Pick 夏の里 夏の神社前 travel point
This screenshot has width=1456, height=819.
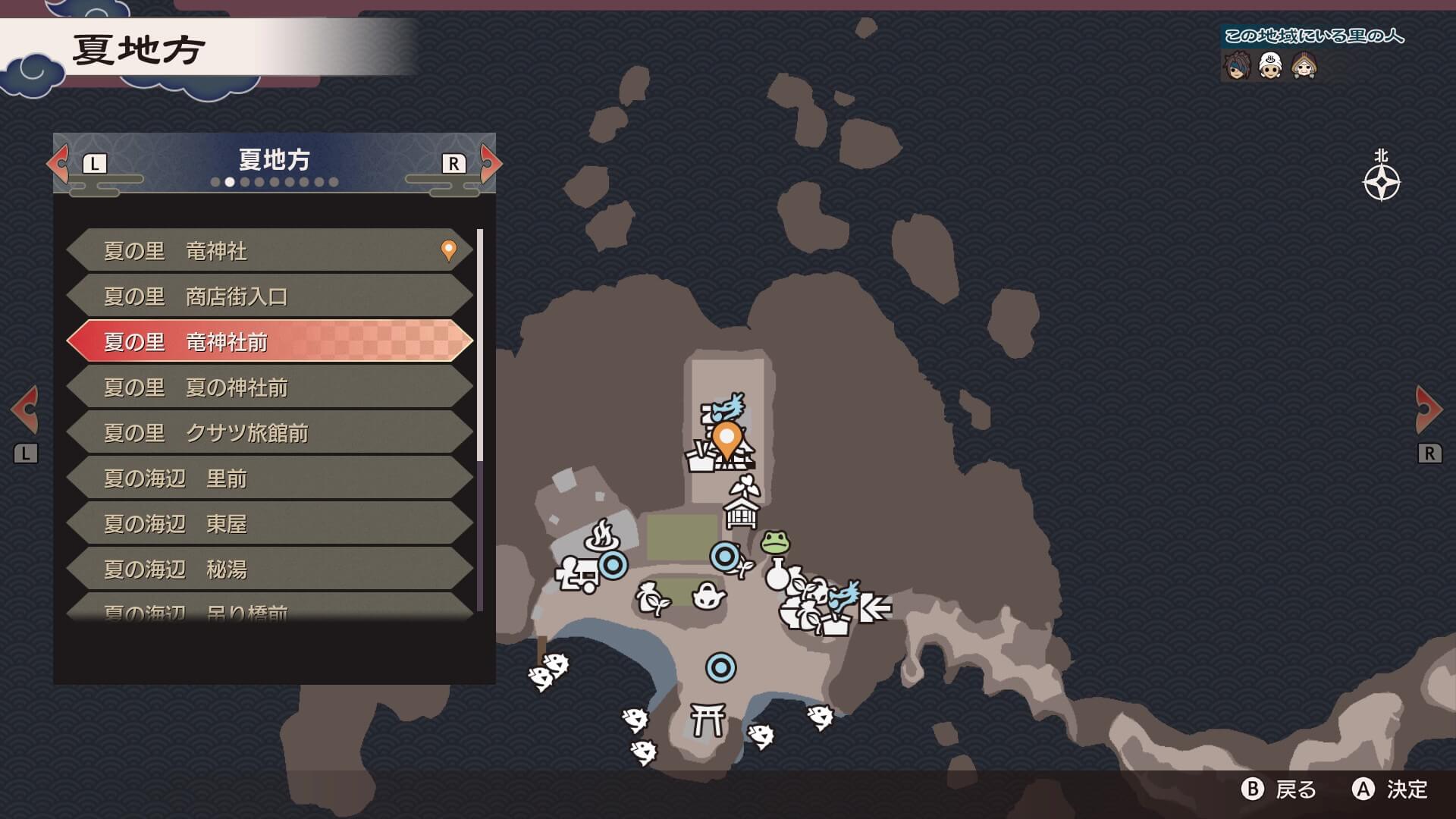pyautogui.click(x=269, y=388)
